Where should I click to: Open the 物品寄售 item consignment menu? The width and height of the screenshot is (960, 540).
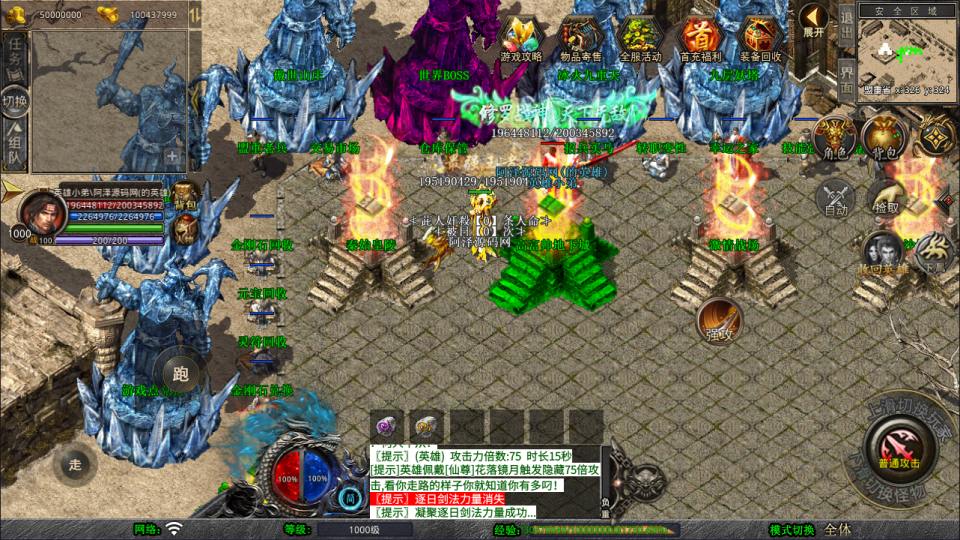(x=581, y=37)
